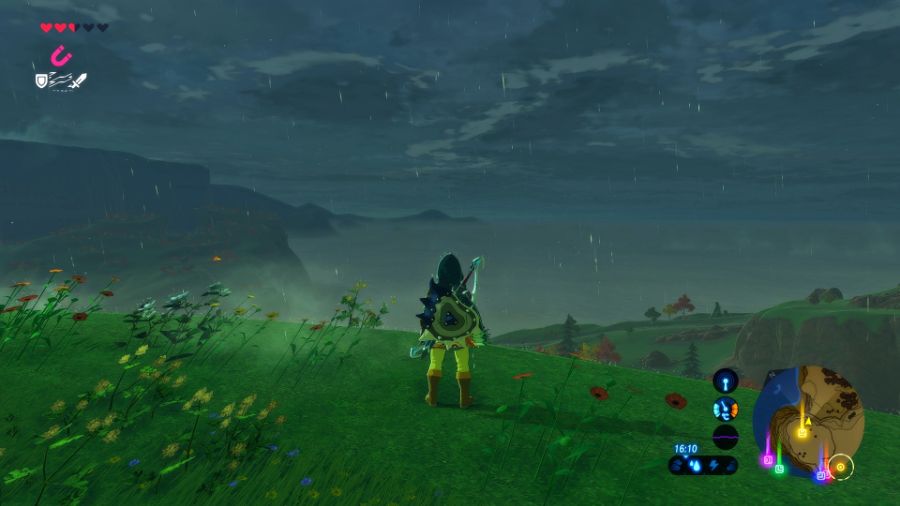Select the green map pin marker
This screenshot has width=900, height=506.
point(779,468)
